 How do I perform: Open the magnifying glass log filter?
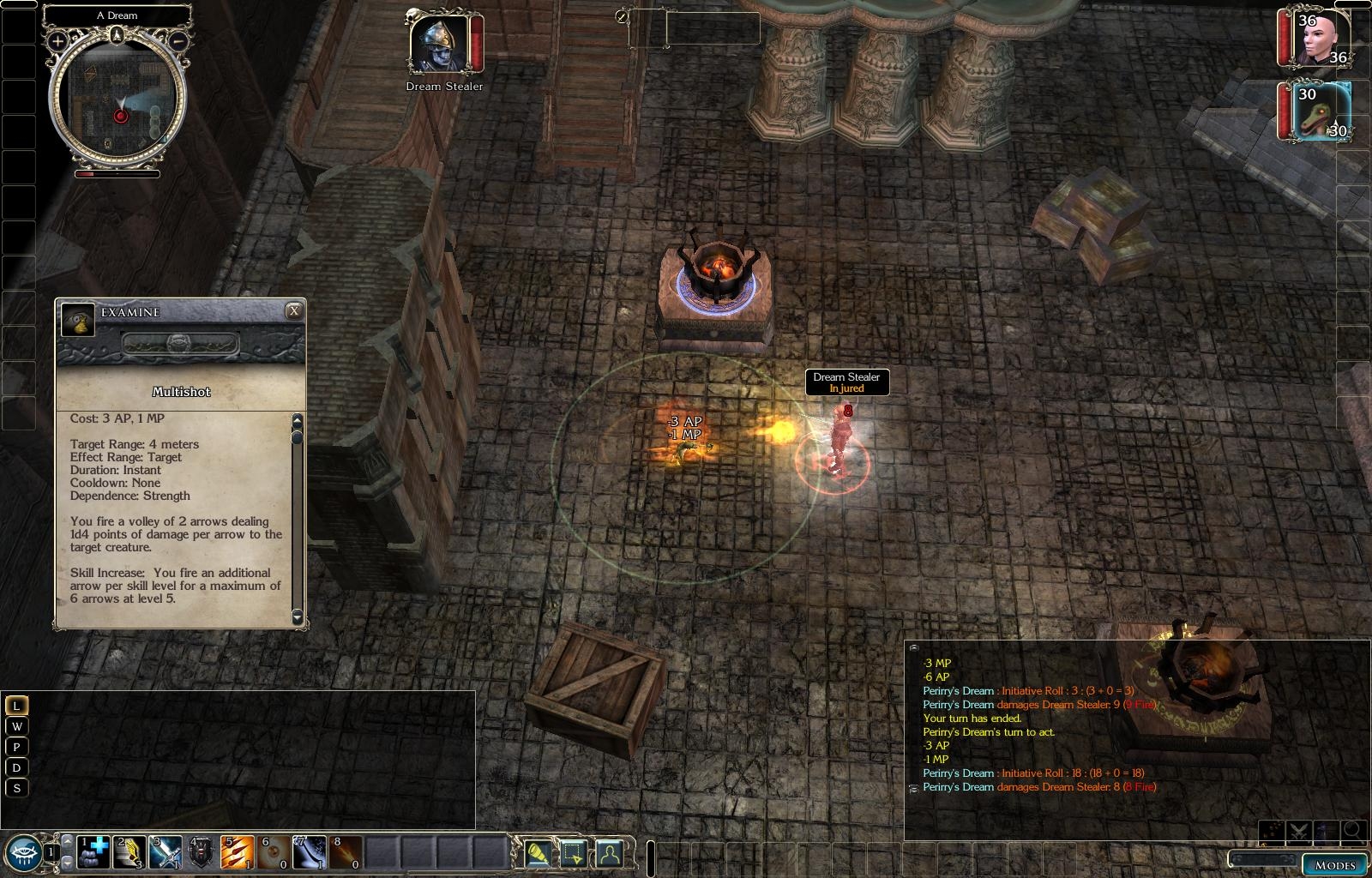click(x=1353, y=830)
